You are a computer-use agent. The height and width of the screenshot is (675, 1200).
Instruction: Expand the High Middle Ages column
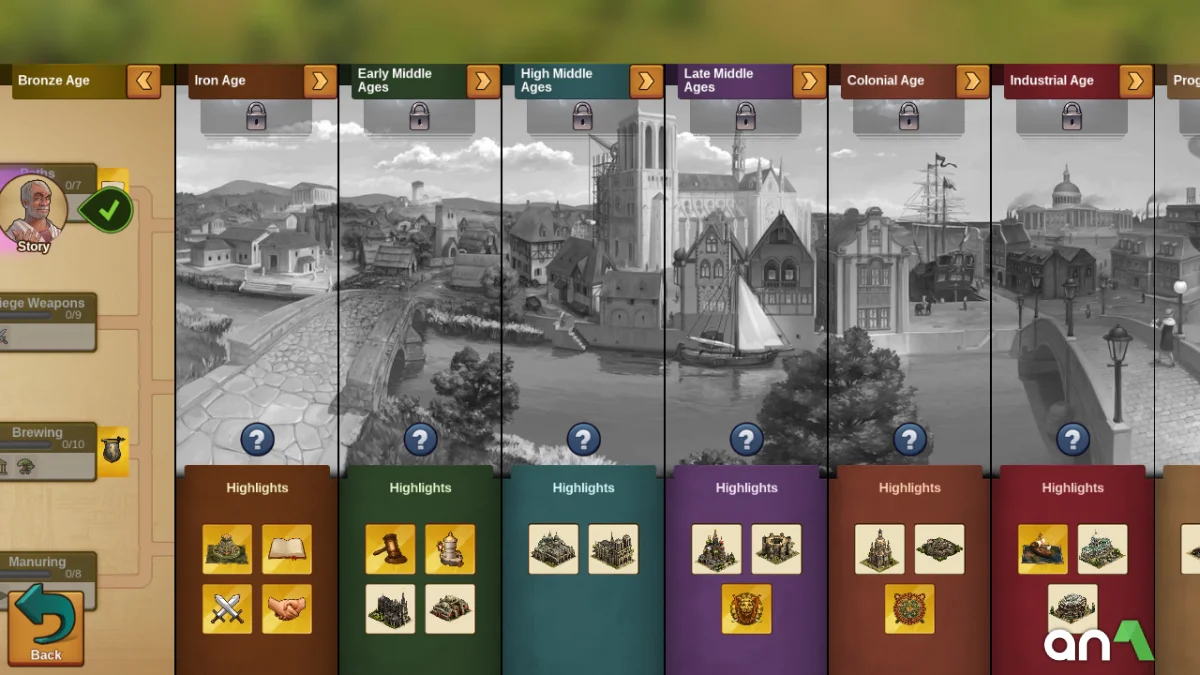646,81
